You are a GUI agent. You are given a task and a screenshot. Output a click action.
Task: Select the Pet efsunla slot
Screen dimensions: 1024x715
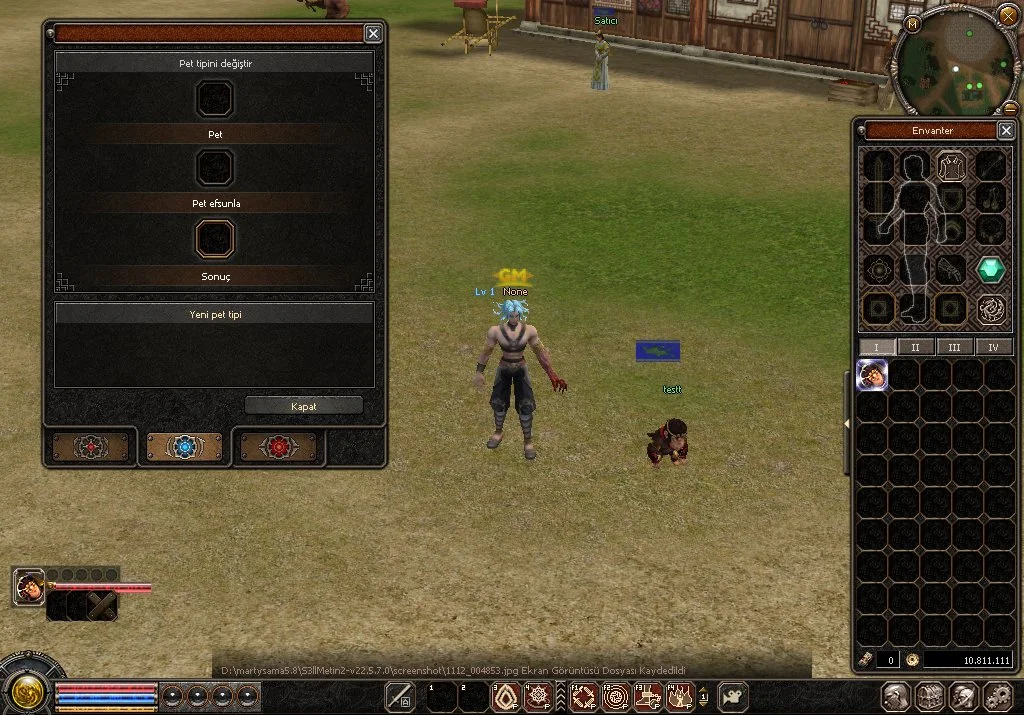pyautogui.click(x=214, y=168)
